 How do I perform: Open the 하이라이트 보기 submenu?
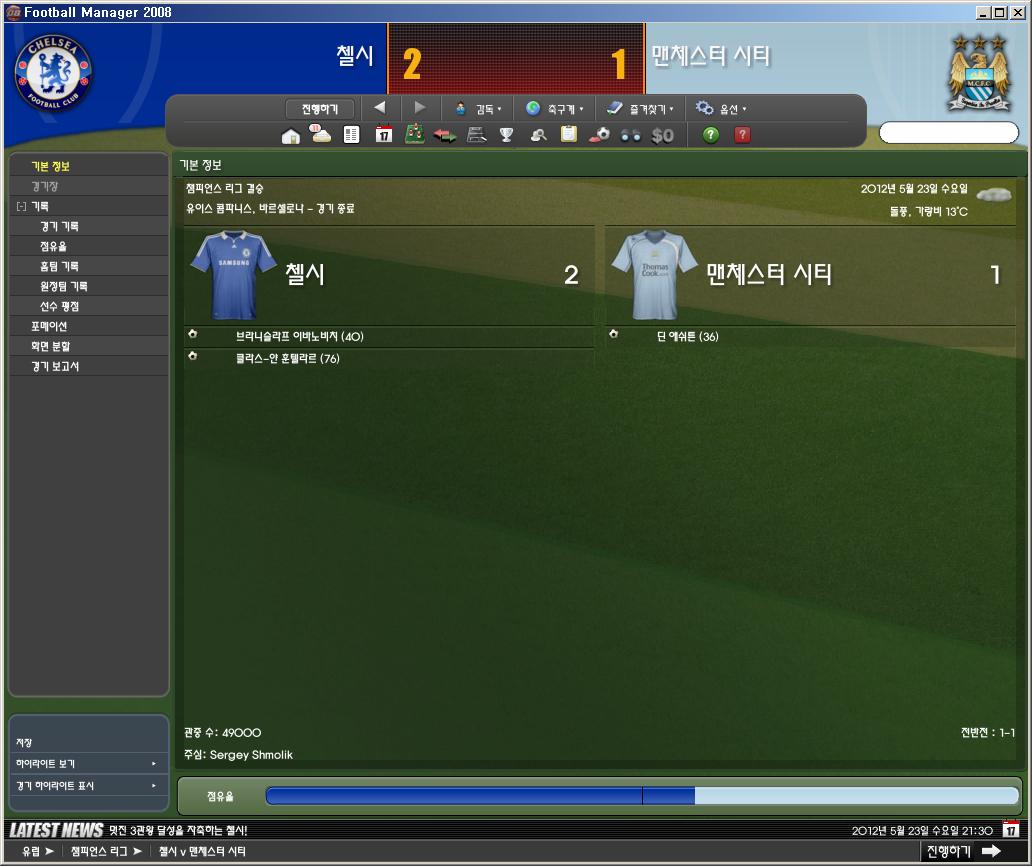87,764
